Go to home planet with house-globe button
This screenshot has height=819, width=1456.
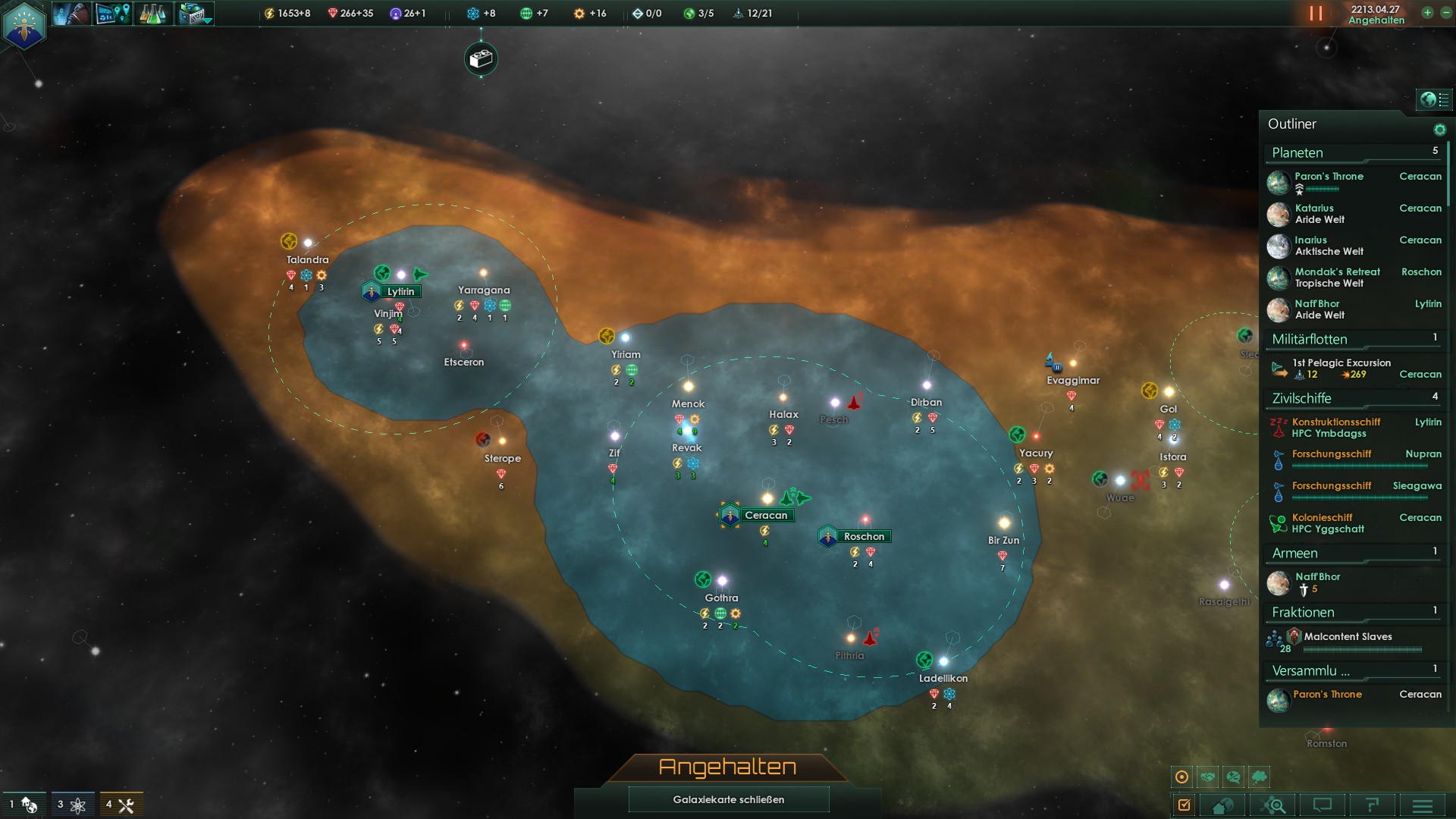[x=1222, y=805]
